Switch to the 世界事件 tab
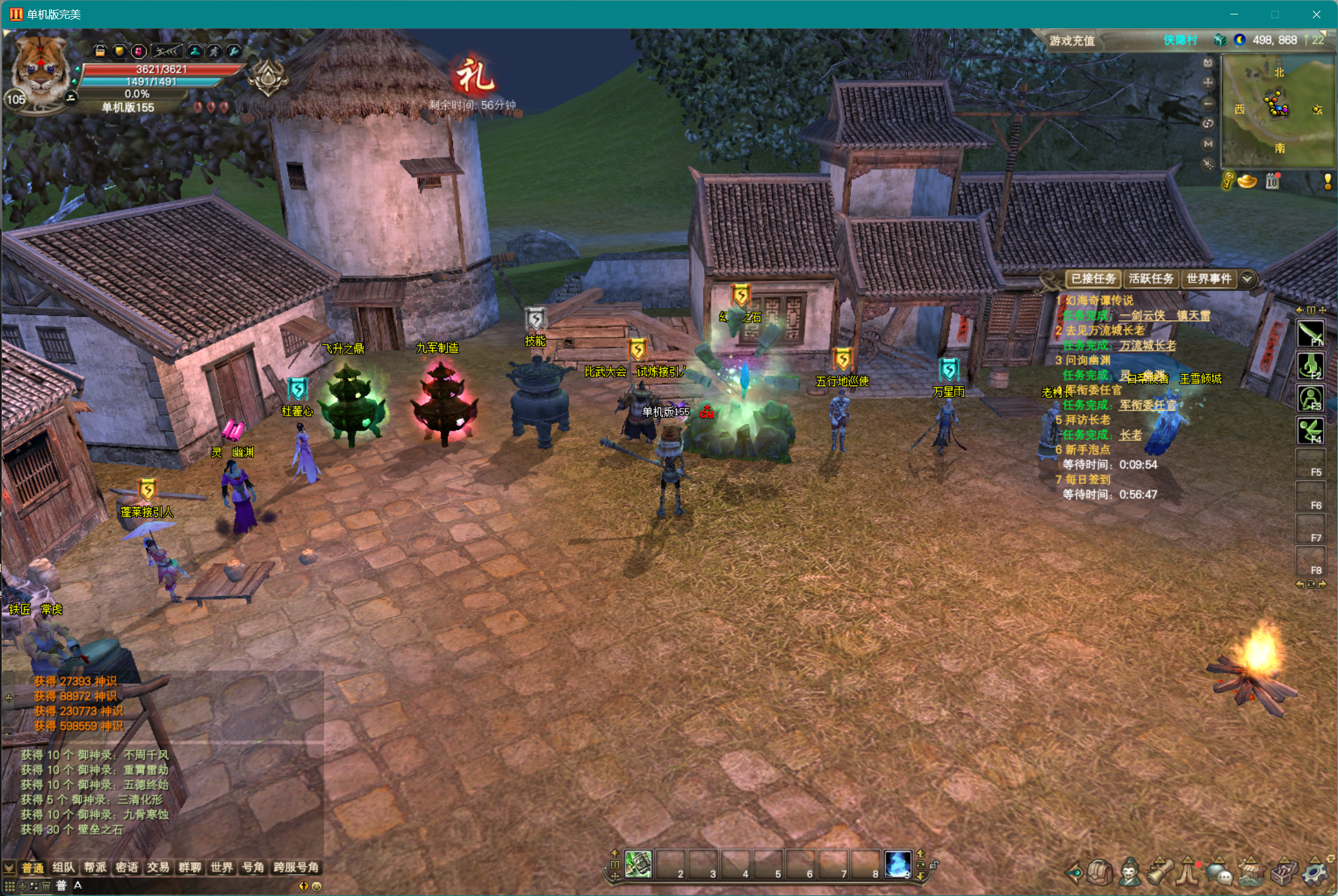The width and height of the screenshot is (1338, 896). 1208,279
